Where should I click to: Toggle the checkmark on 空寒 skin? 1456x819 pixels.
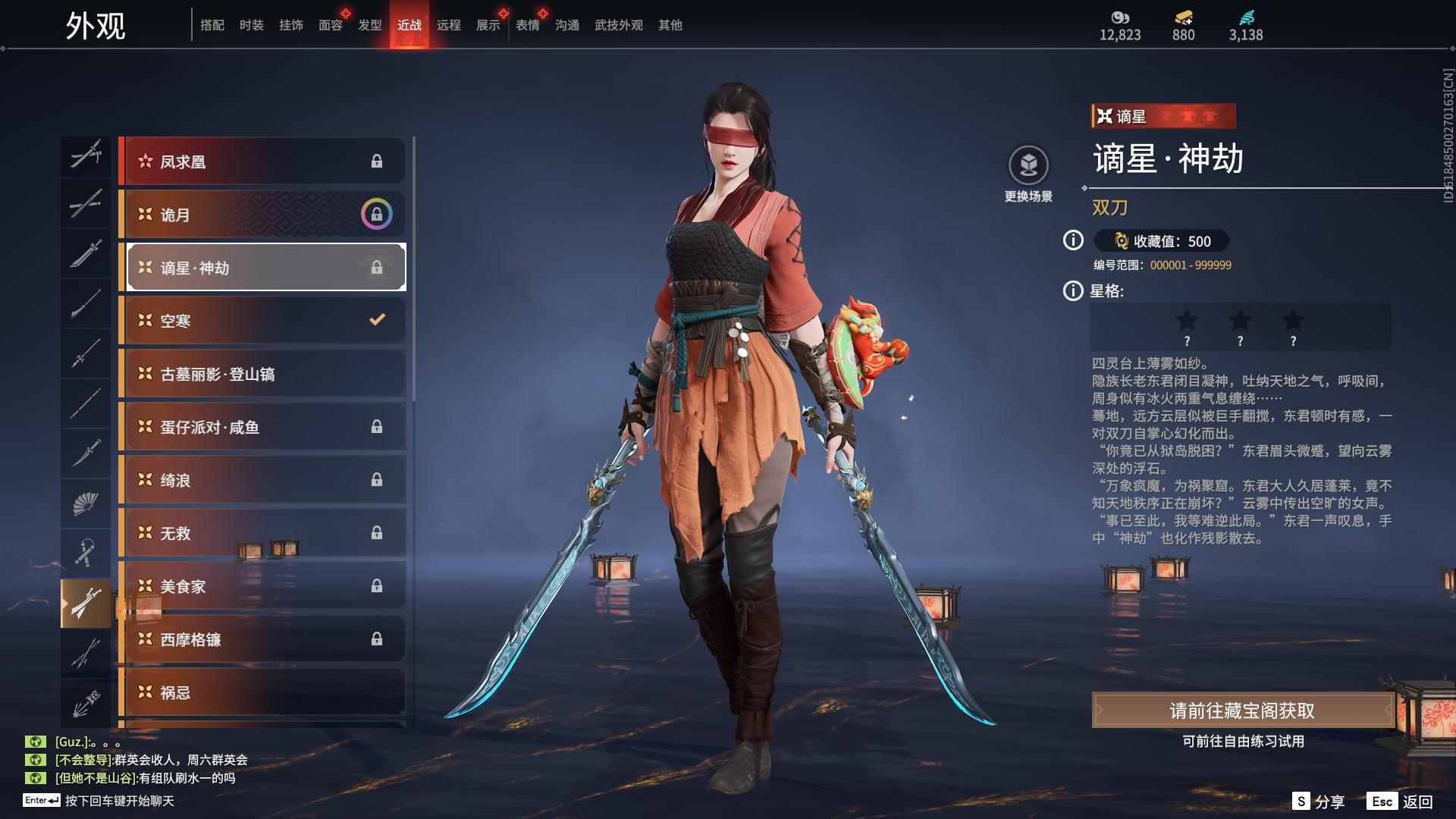pyautogui.click(x=377, y=320)
